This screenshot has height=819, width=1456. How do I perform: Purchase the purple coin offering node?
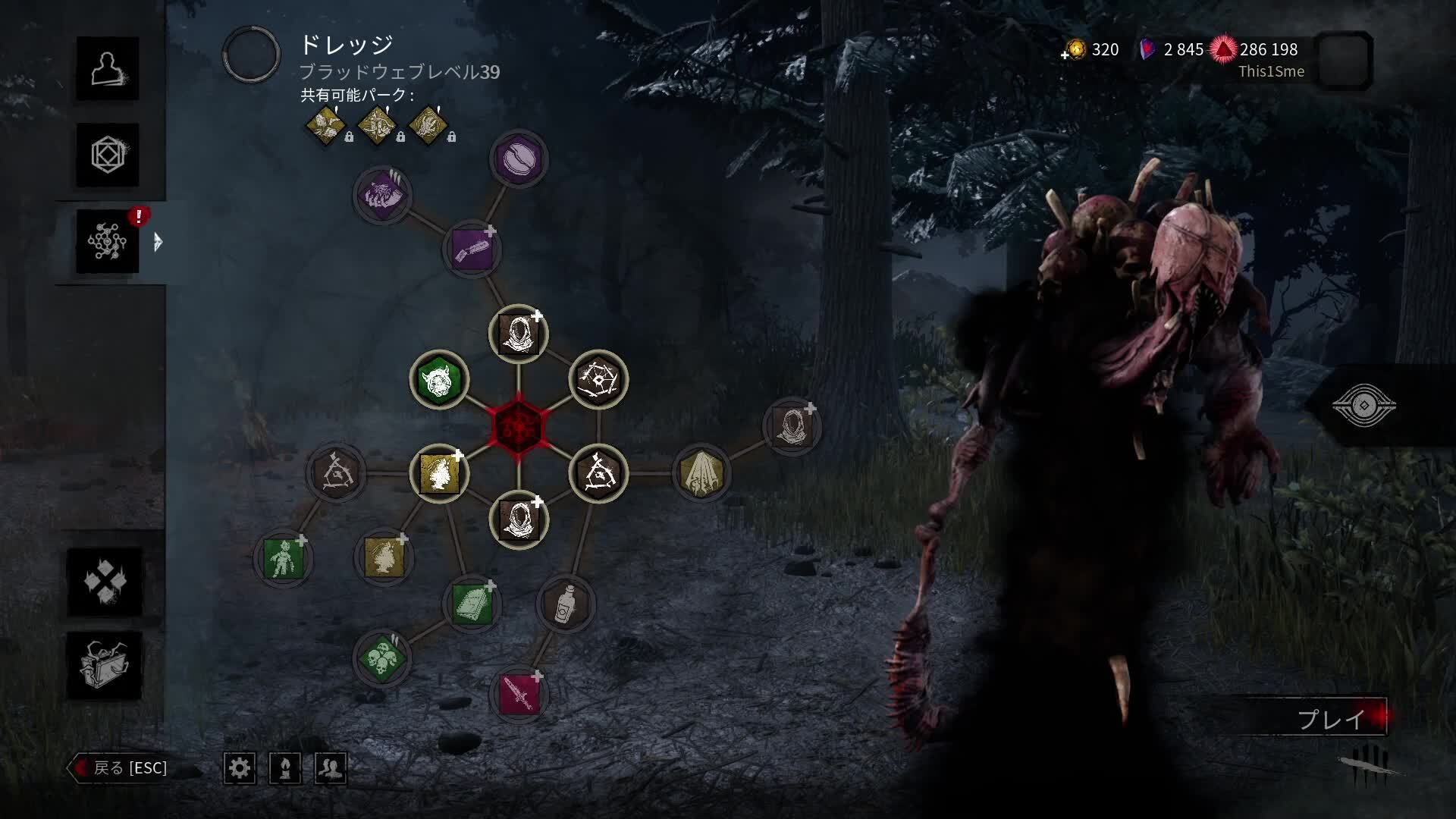(519, 159)
